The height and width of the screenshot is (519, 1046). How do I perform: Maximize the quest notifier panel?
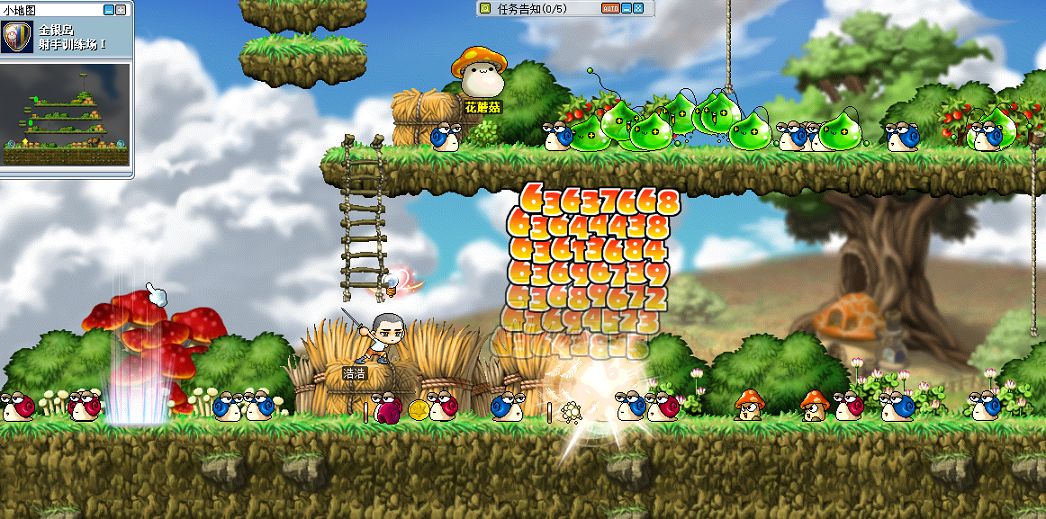point(639,8)
